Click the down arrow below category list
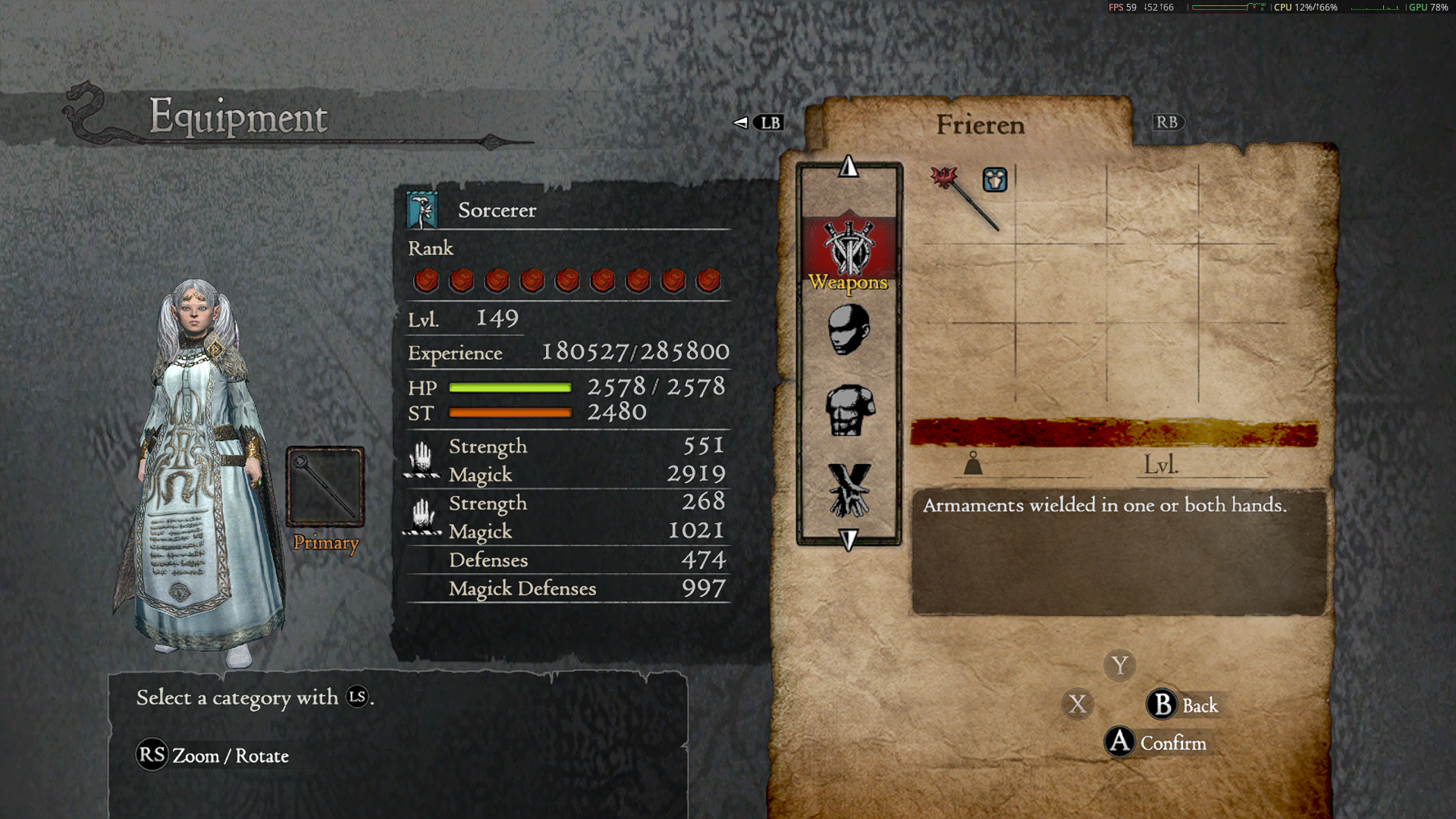Image resolution: width=1456 pixels, height=819 pixels. coord(848,538)
